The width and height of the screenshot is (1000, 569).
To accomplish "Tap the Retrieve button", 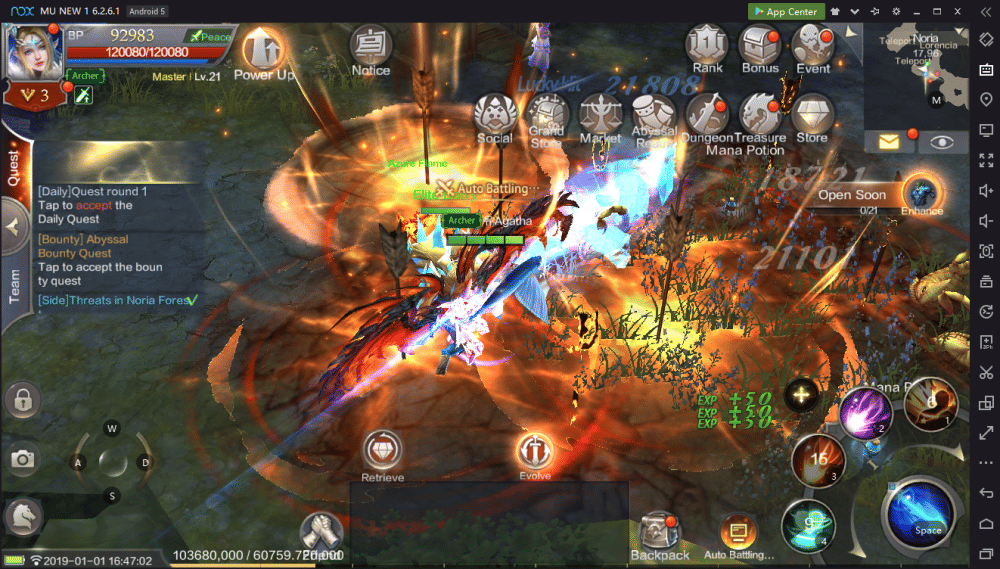I will [382, 453].
